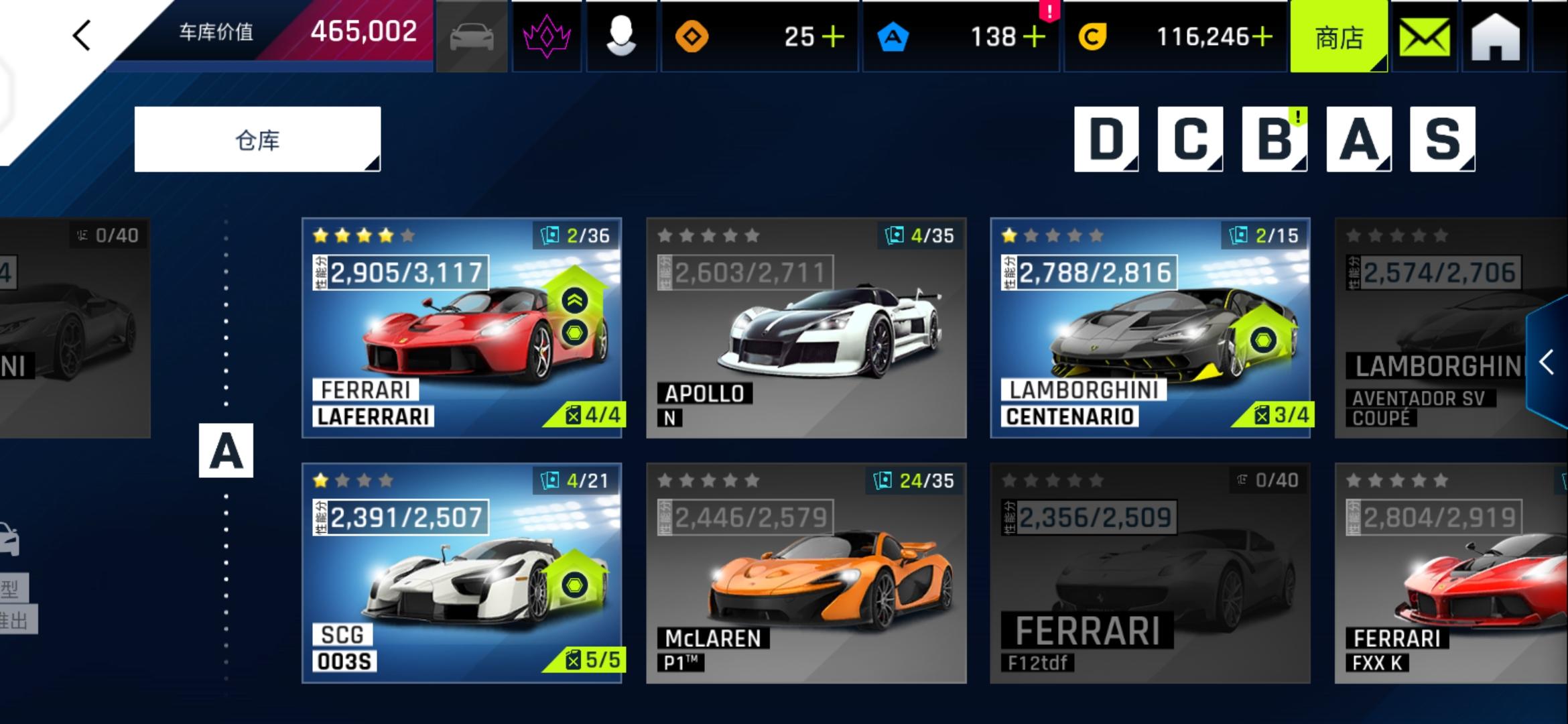Viewport: 1568px width, 724px height.
Task: Jump to class C cars
Action: tap(1190, 139)
